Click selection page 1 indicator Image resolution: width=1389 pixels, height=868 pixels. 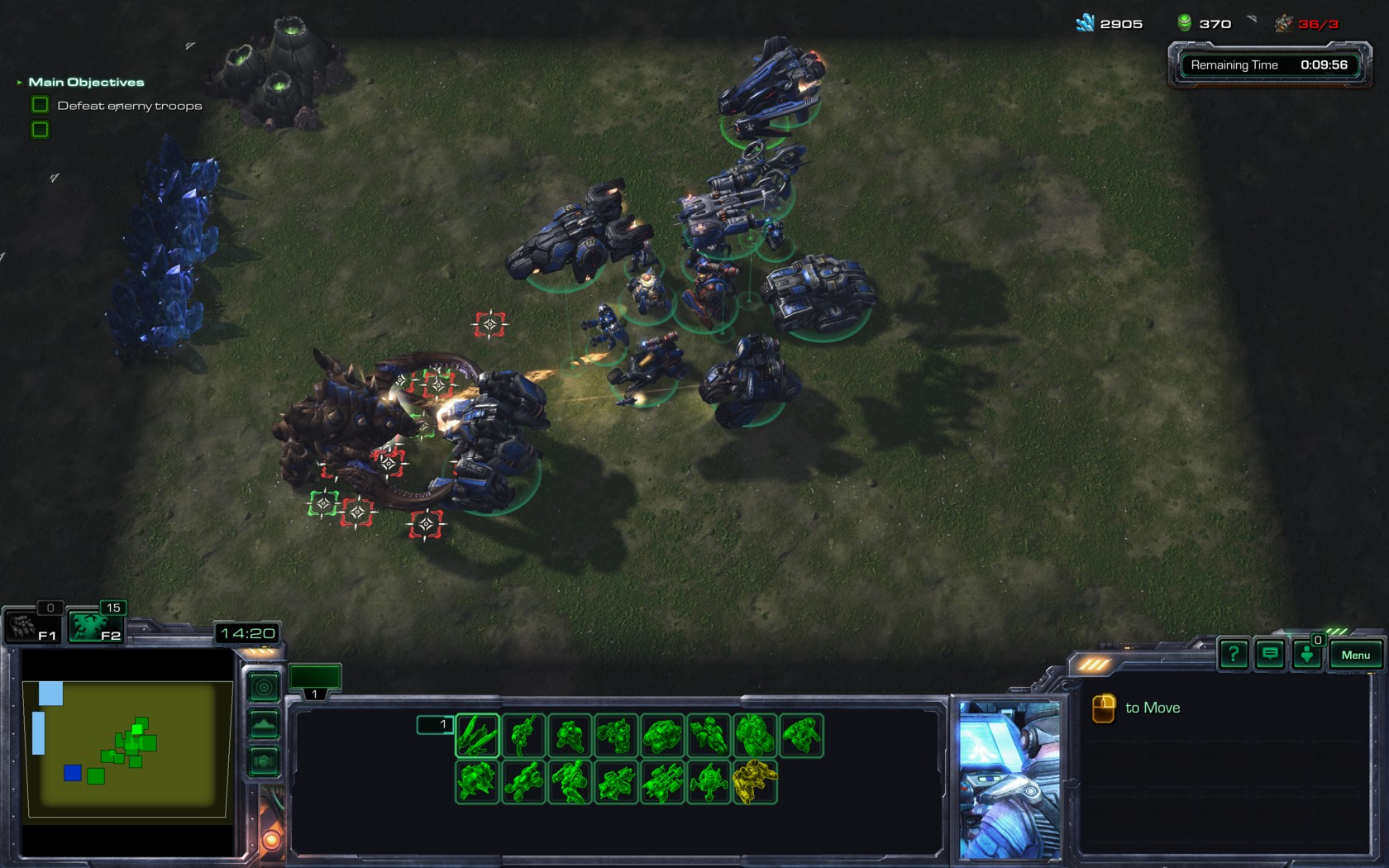point(435,725)
